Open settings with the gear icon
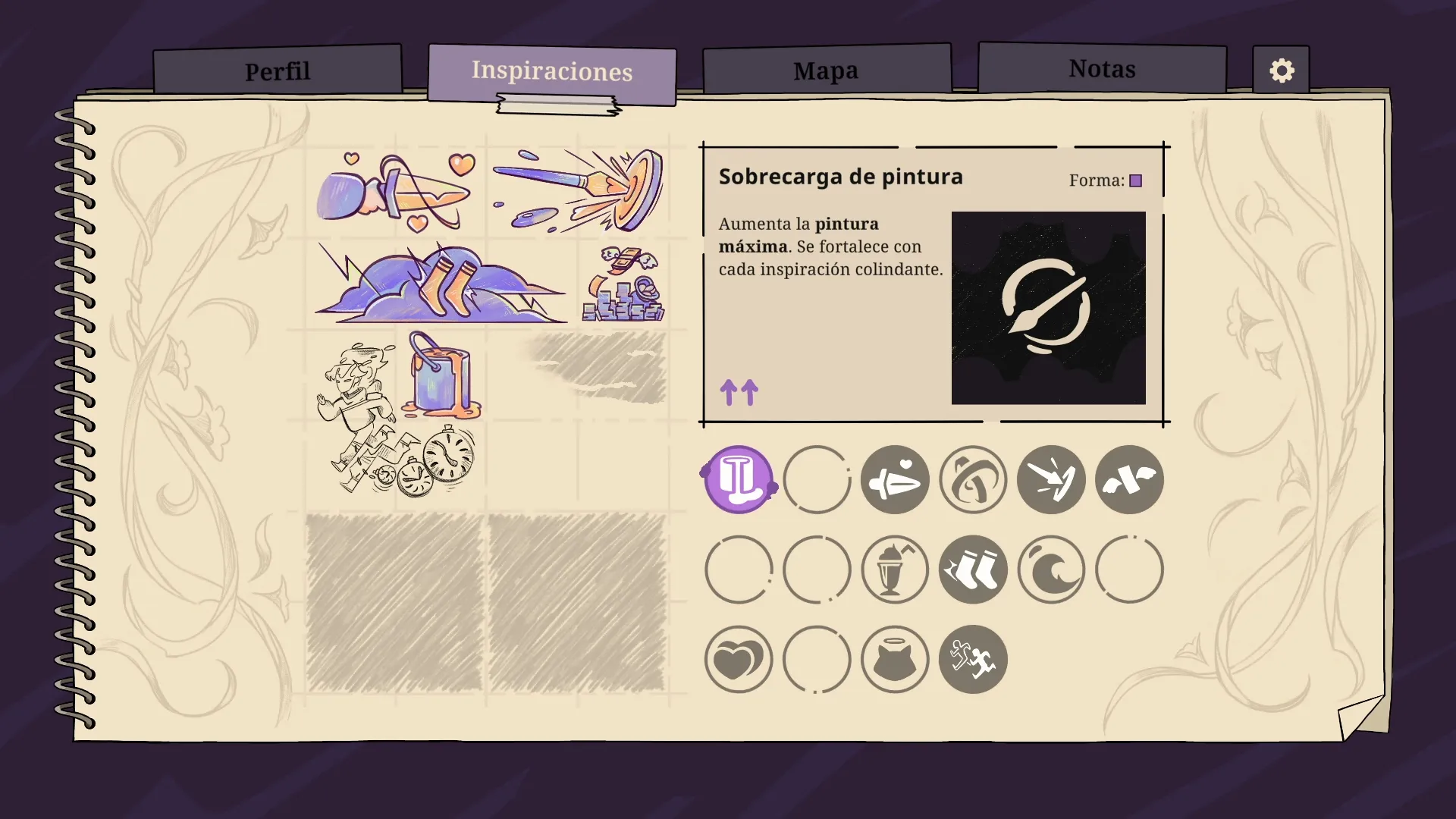This screenshot has width=1456, height=819. pyautogui.click(x=1282, y=71)
